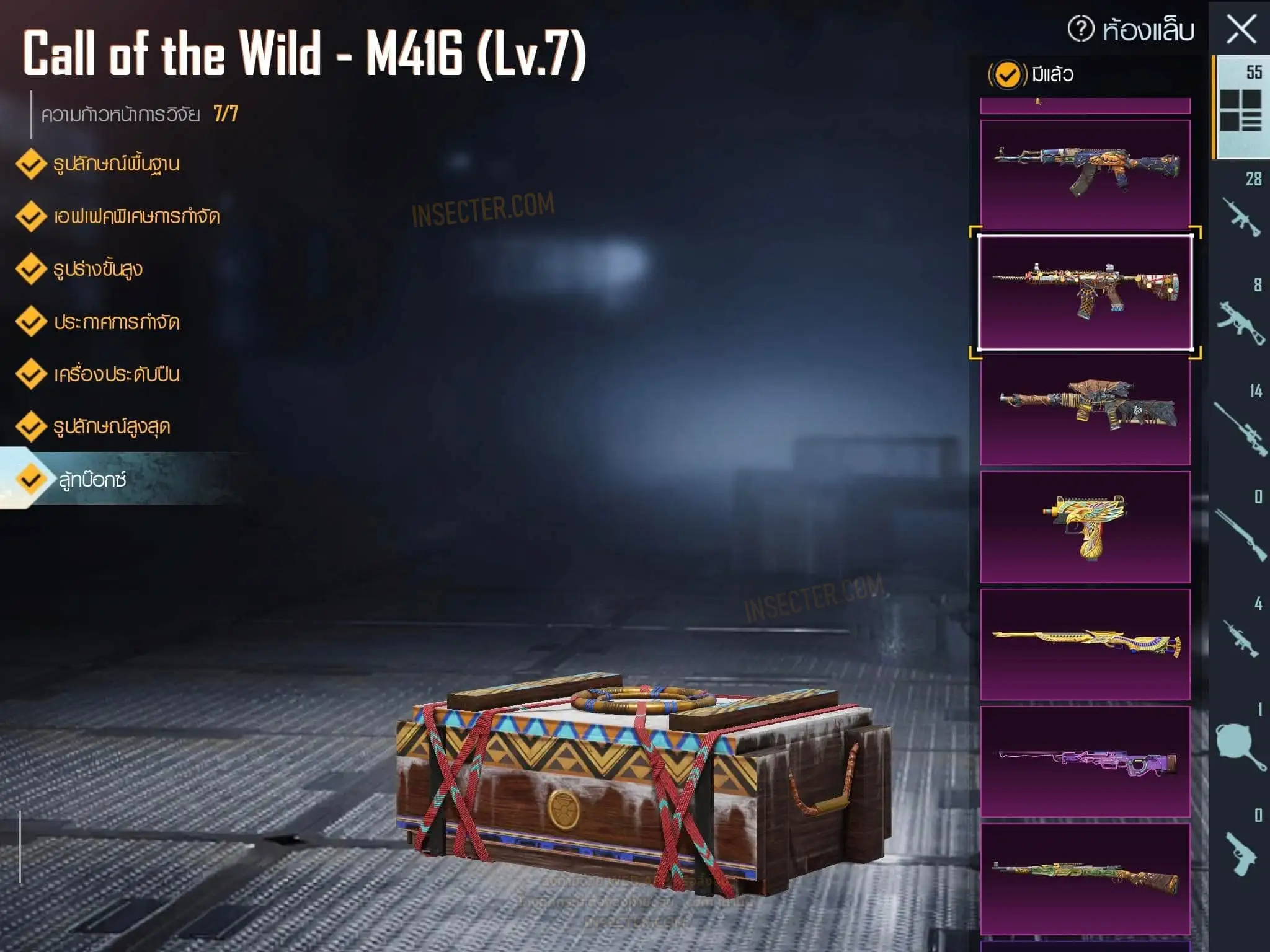Viewport: 1270px width, 952px height.
Task: Choose รูปร่างขั้นสูง upgrade entry
Action: click(x=97, y=270)
